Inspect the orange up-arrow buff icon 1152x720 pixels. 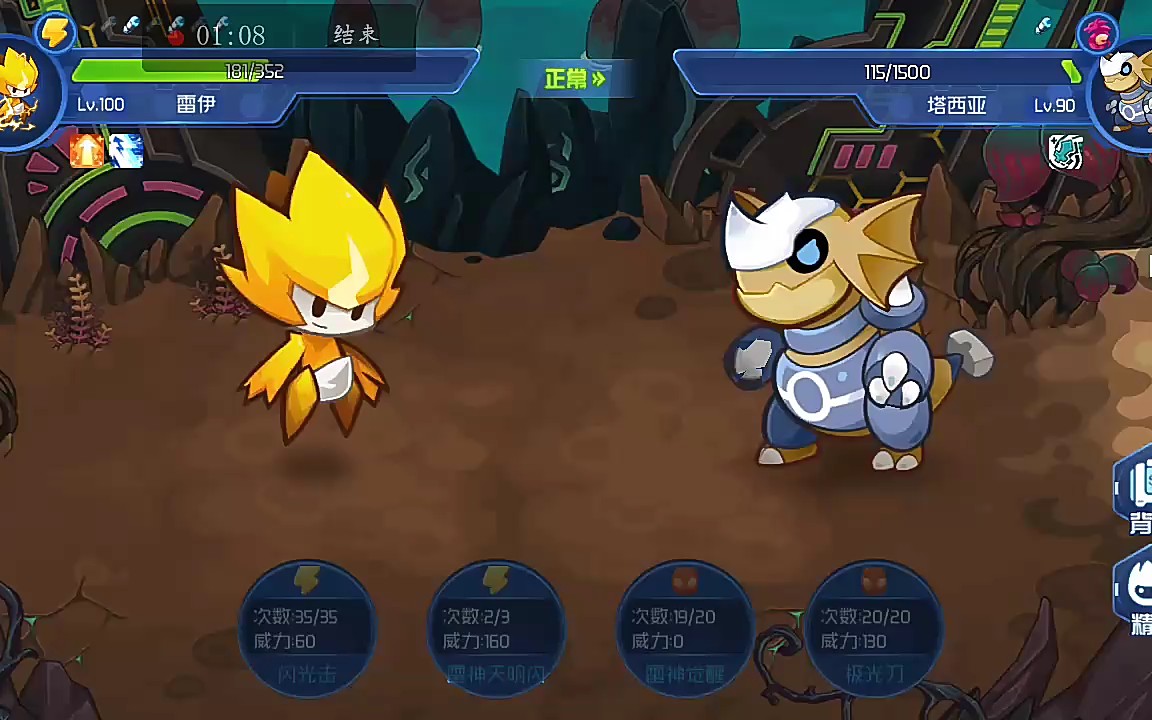(x=87, y=151)
